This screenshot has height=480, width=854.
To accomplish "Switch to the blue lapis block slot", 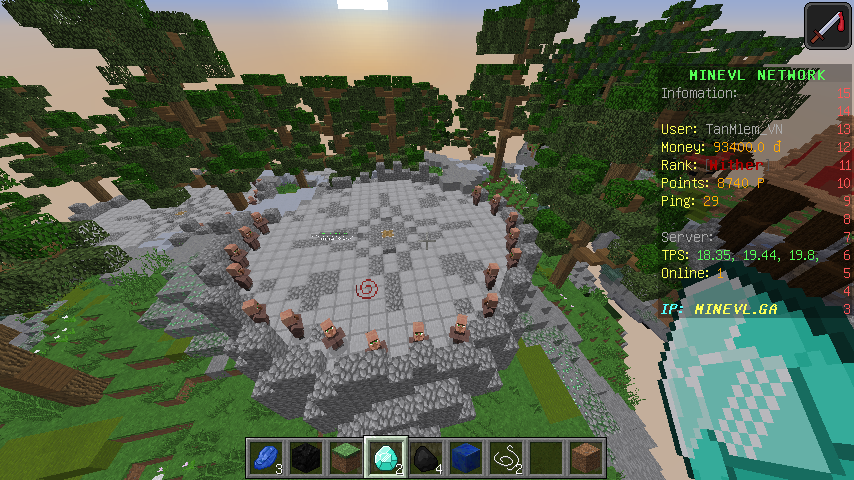I will click(466, 458).
